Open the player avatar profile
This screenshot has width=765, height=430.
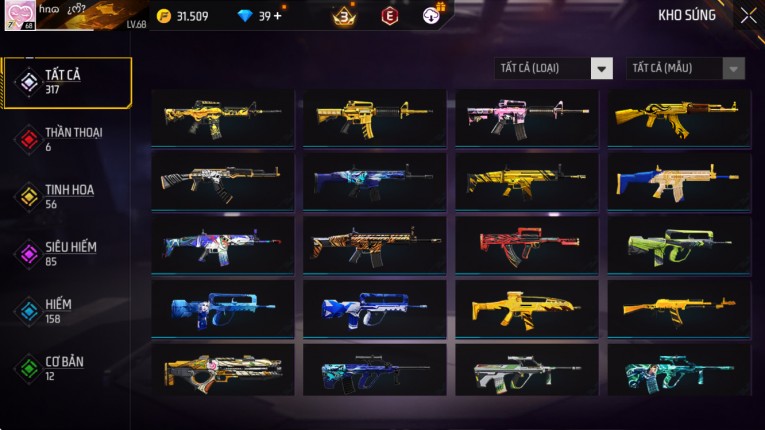click(20, 15)
